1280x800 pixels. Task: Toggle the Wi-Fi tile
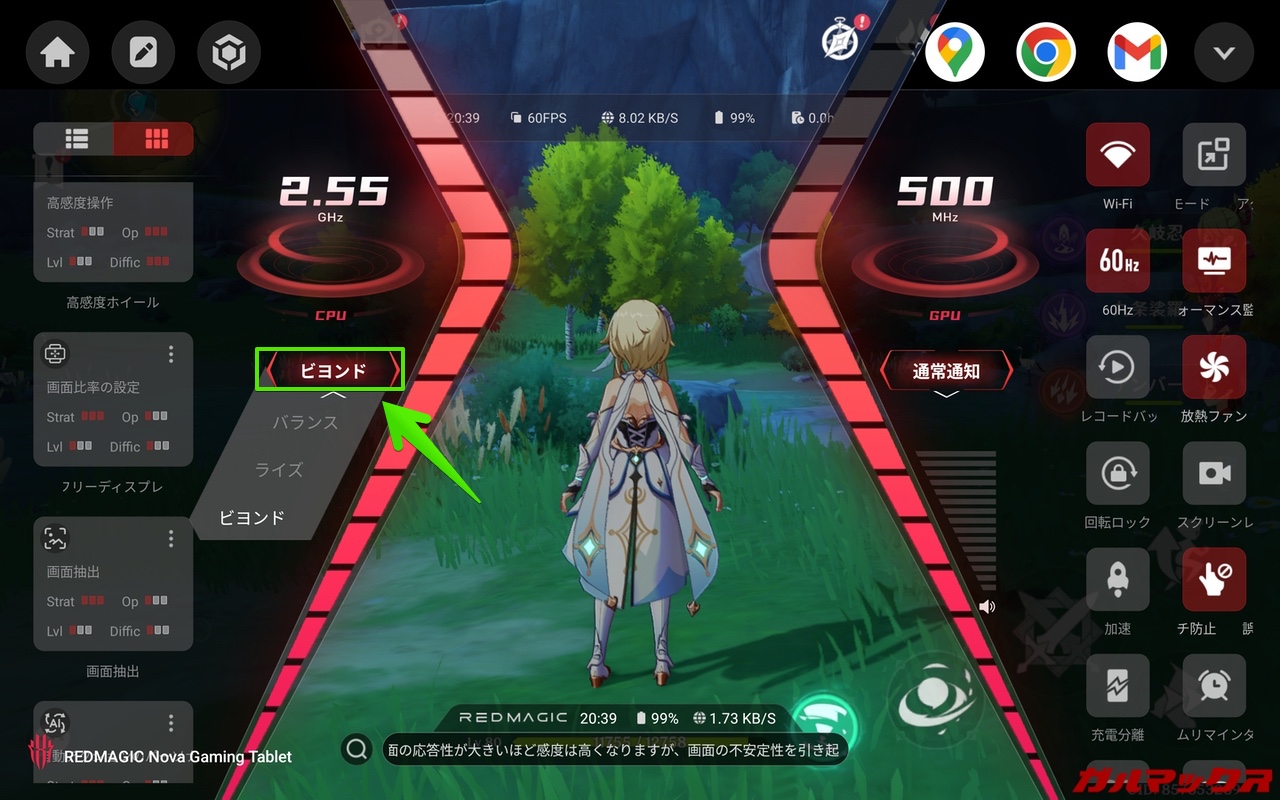coord(1117,155)
